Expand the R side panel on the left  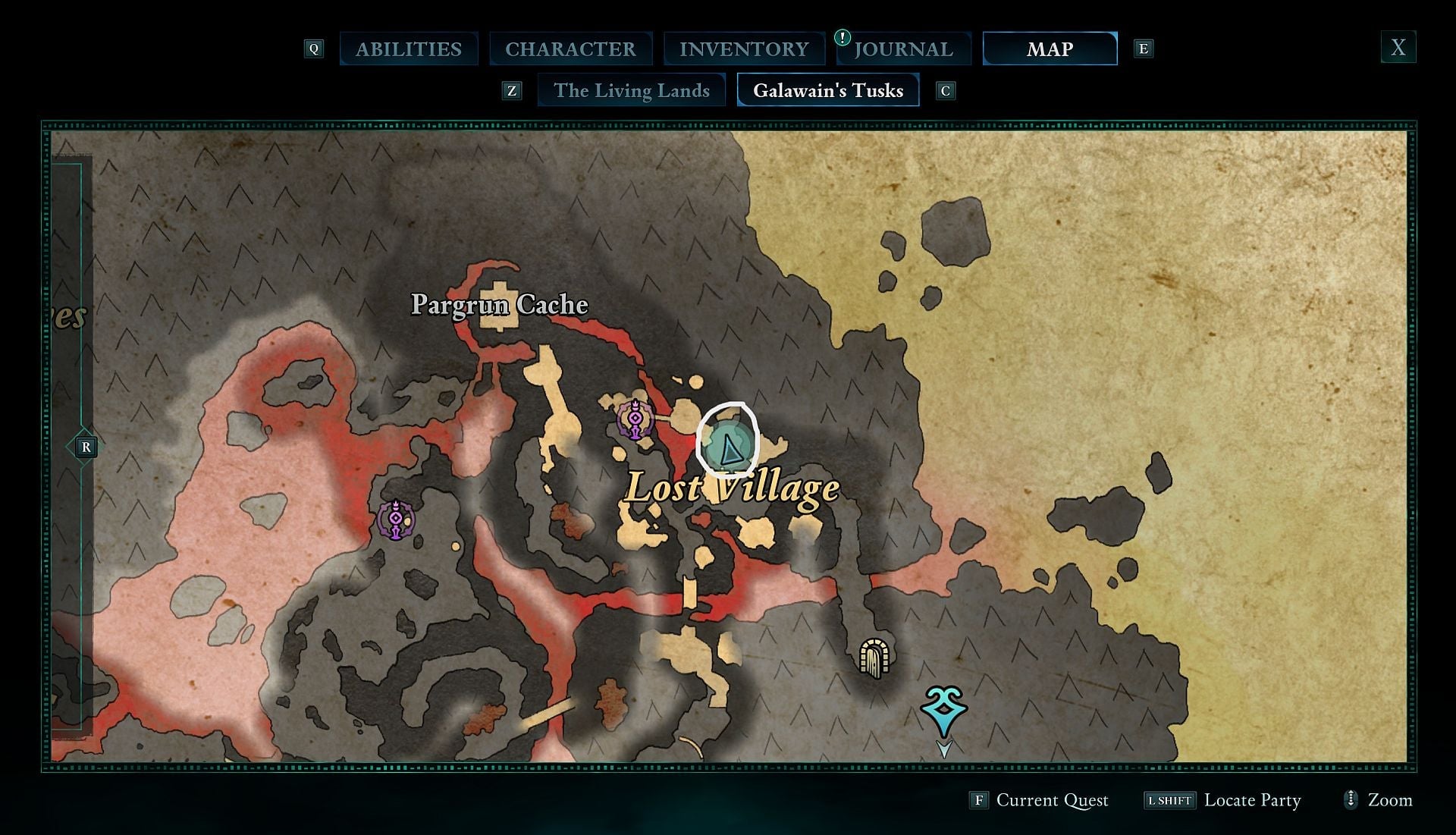[85, 447]
